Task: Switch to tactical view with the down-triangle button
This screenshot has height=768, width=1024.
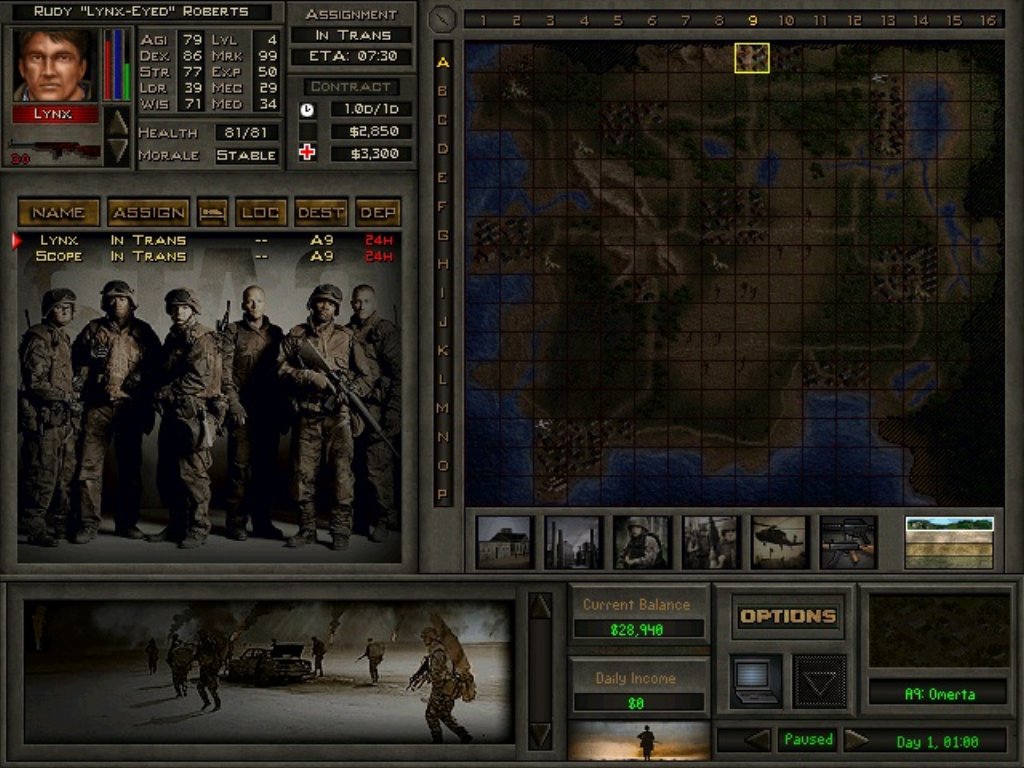Action: pyautogui.click(x=819, y=681)
